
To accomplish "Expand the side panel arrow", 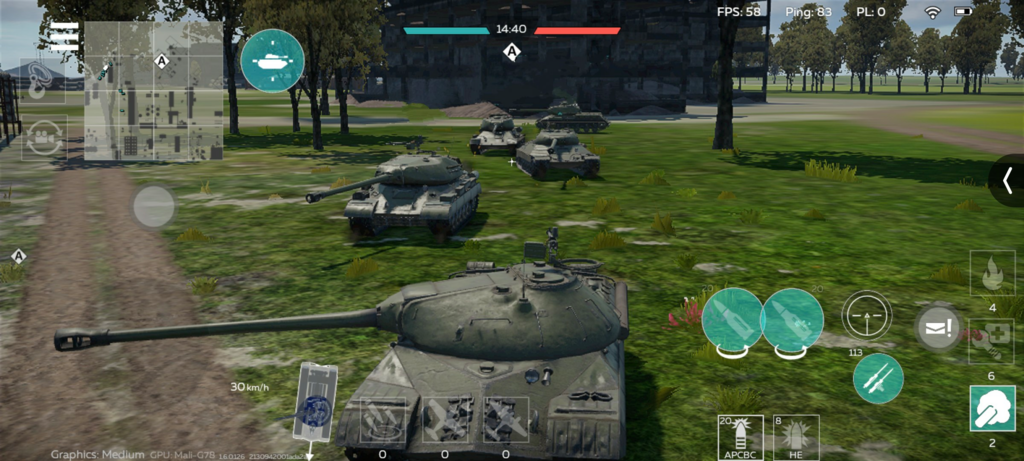I will coord(1007,180).
